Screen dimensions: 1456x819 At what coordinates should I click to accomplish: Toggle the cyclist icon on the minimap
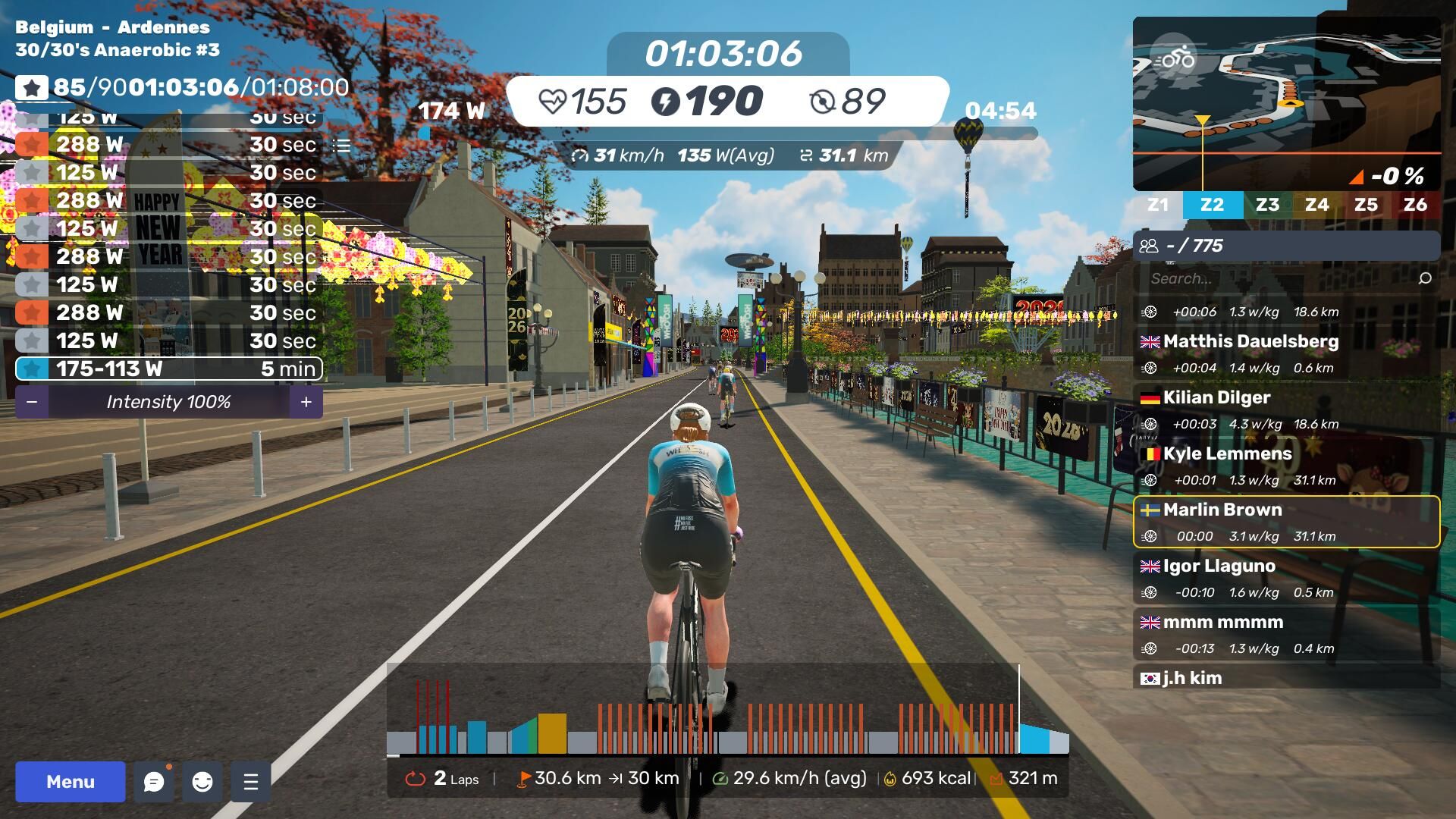pyautogui.click(x=1174, y=58)
